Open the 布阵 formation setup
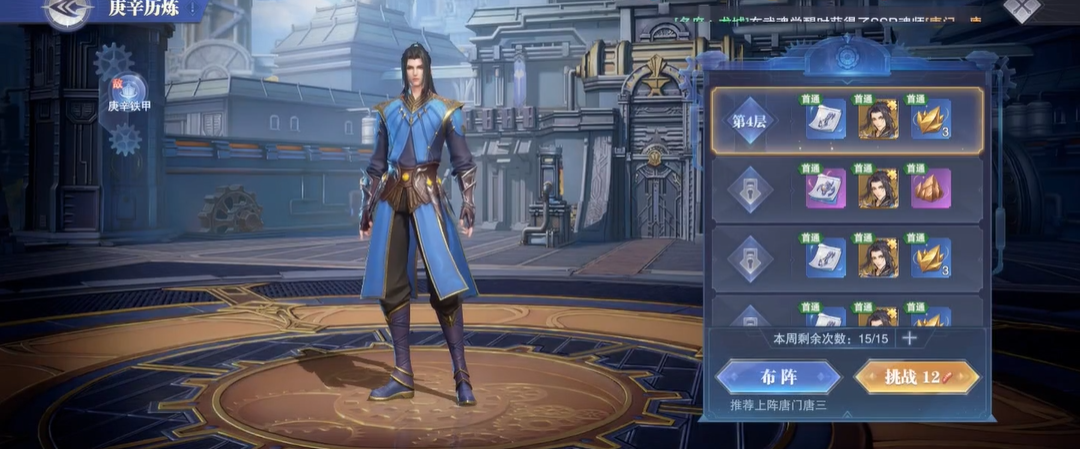This screenshot has height=449, width=1080. [779, 377]
